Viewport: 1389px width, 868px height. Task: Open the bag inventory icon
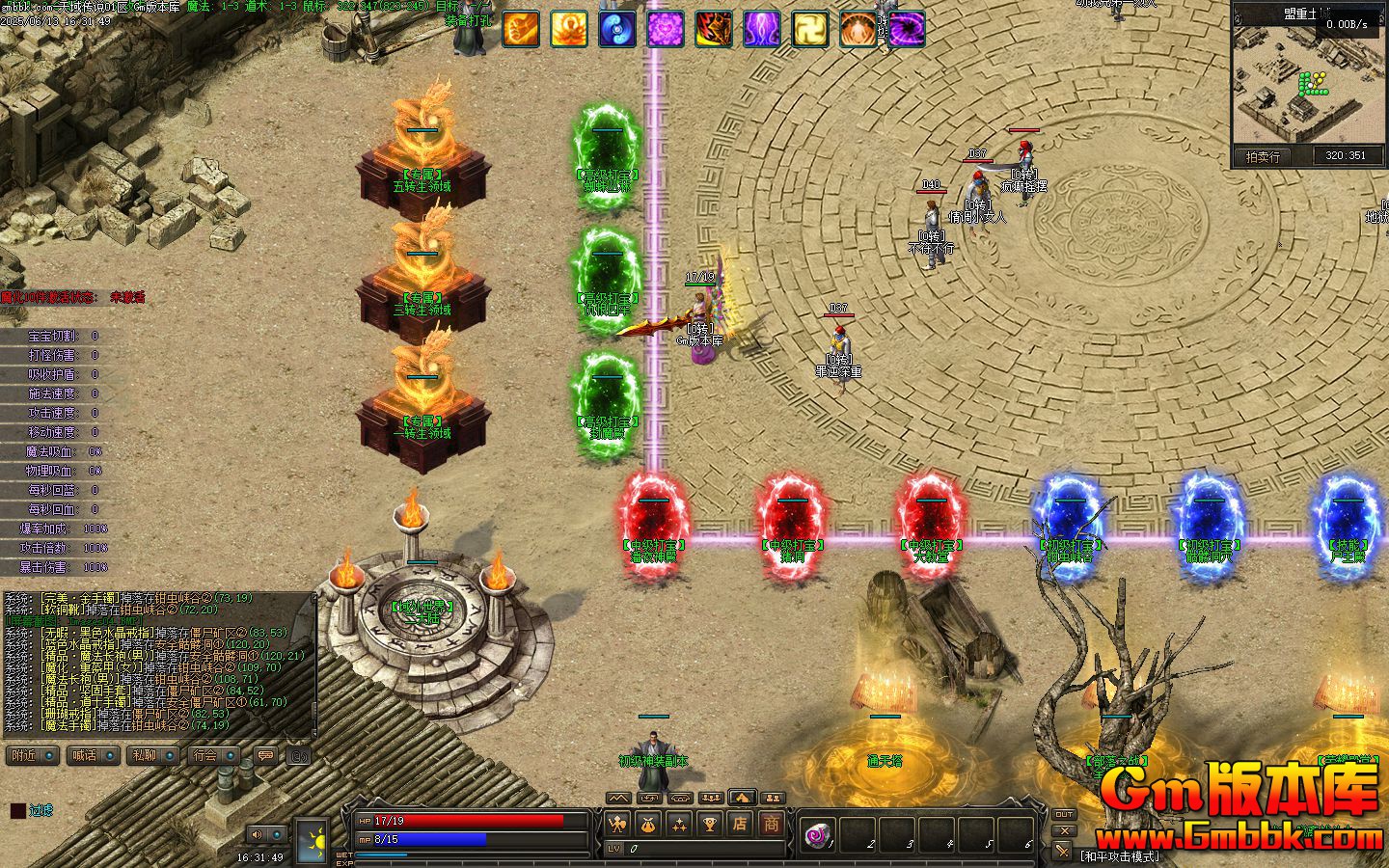[x=648, y=825]
